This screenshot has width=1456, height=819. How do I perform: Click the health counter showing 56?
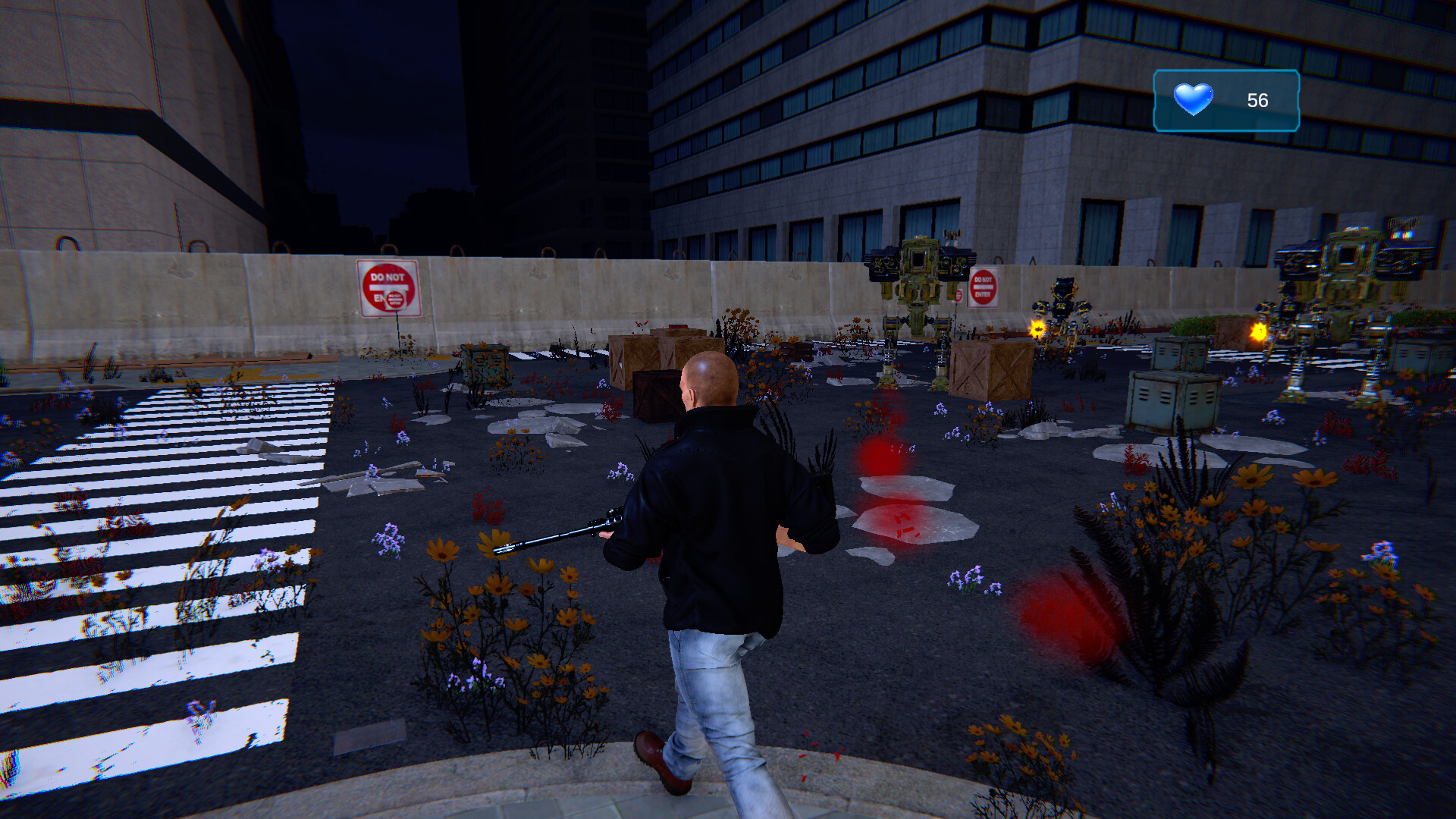tap(1257, 99)
